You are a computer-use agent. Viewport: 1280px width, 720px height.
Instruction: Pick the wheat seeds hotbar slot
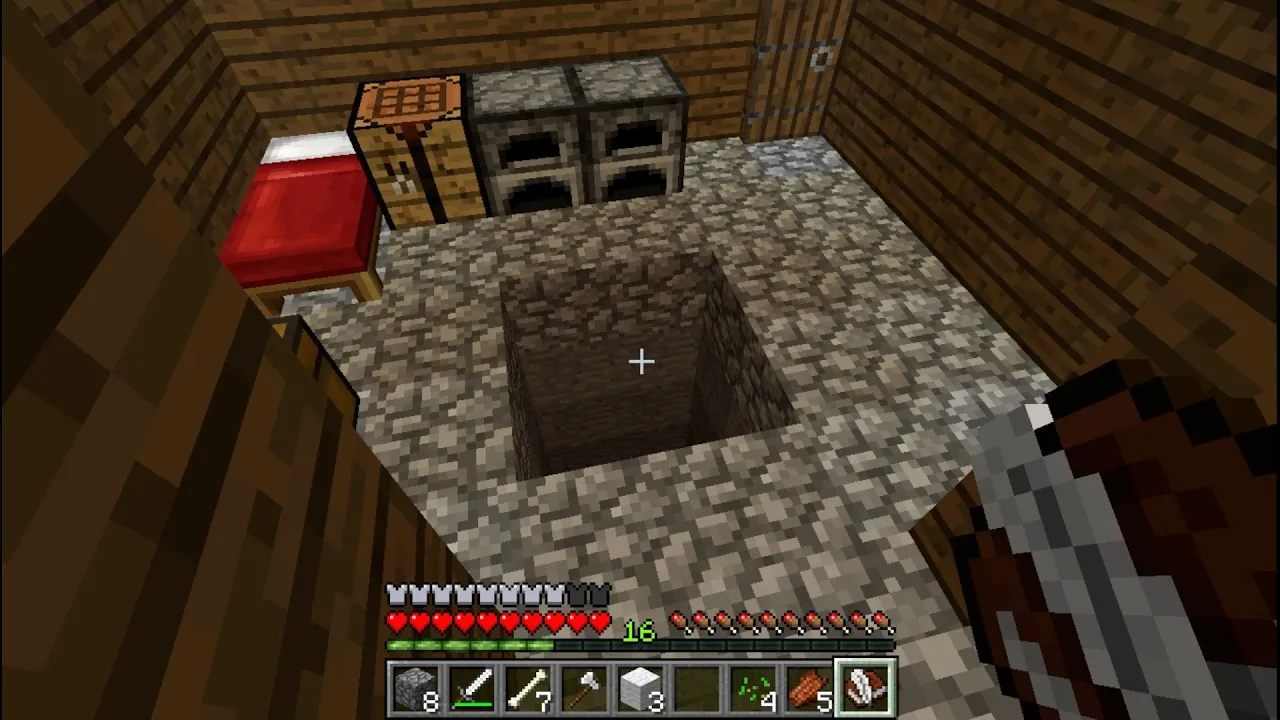[x=752, y=689]
